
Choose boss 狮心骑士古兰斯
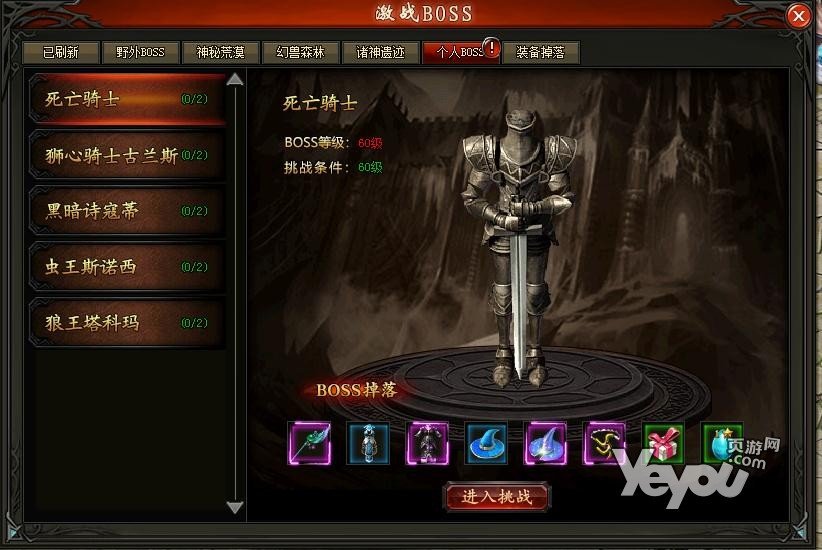click(127, 155)
